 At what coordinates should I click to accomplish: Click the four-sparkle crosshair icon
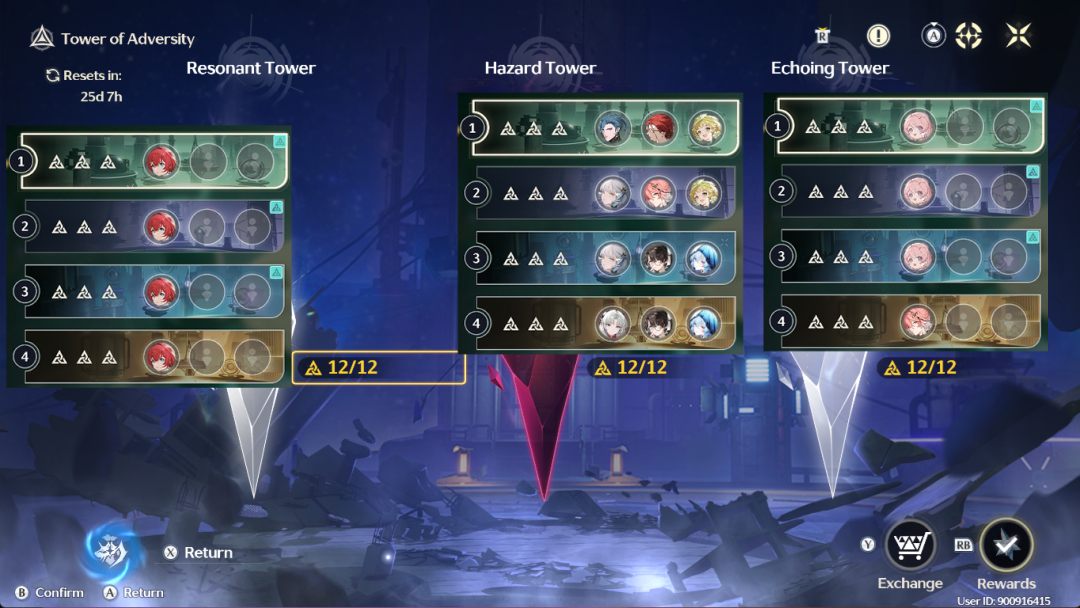968,36
